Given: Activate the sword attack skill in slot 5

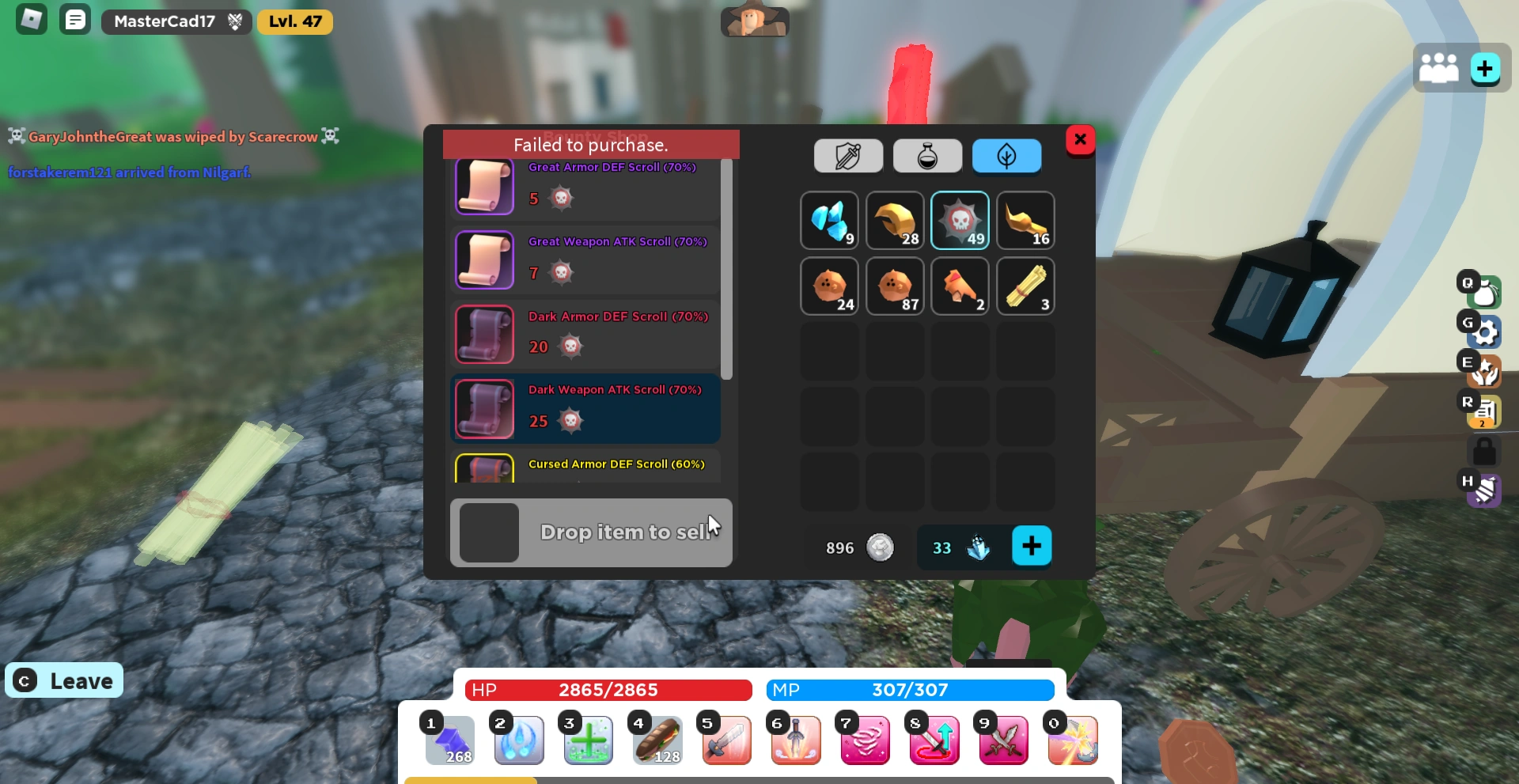Looking at the screenshot, I should [725, 740].
